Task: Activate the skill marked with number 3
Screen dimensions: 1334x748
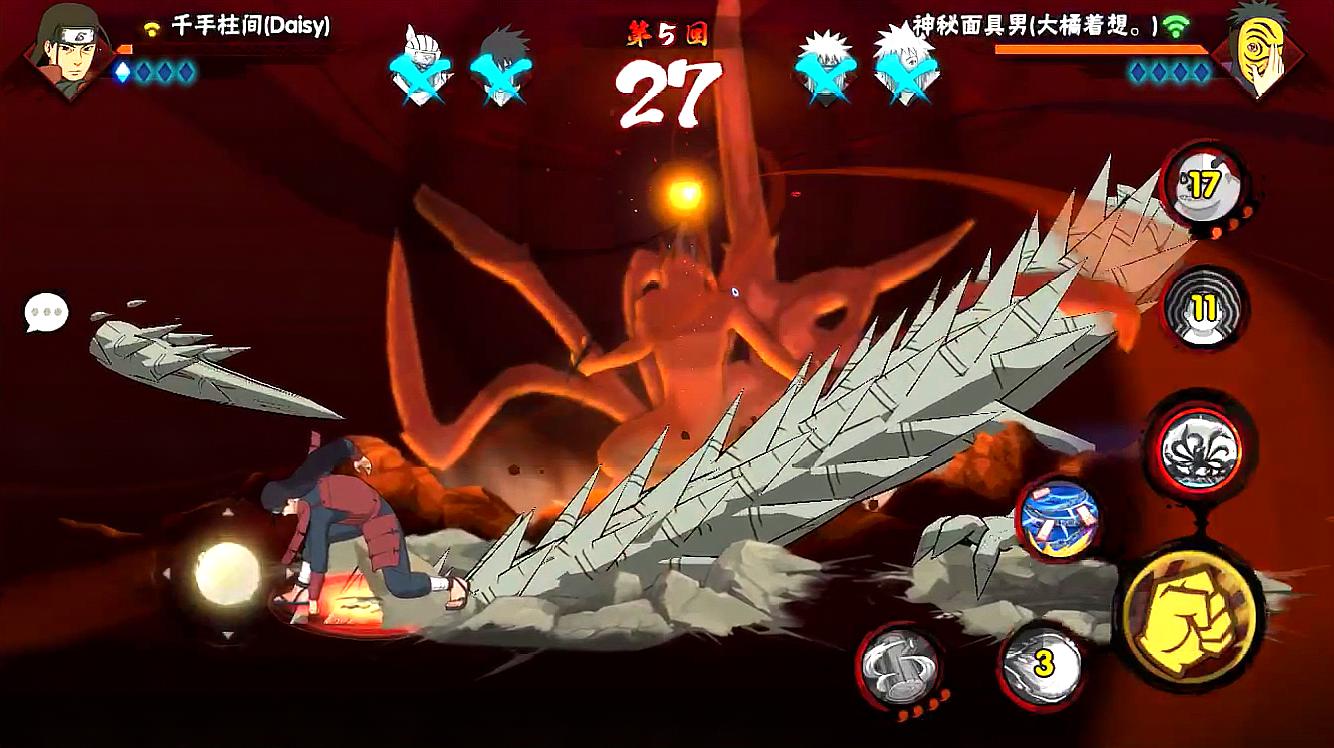Action: click(1043, 665)
